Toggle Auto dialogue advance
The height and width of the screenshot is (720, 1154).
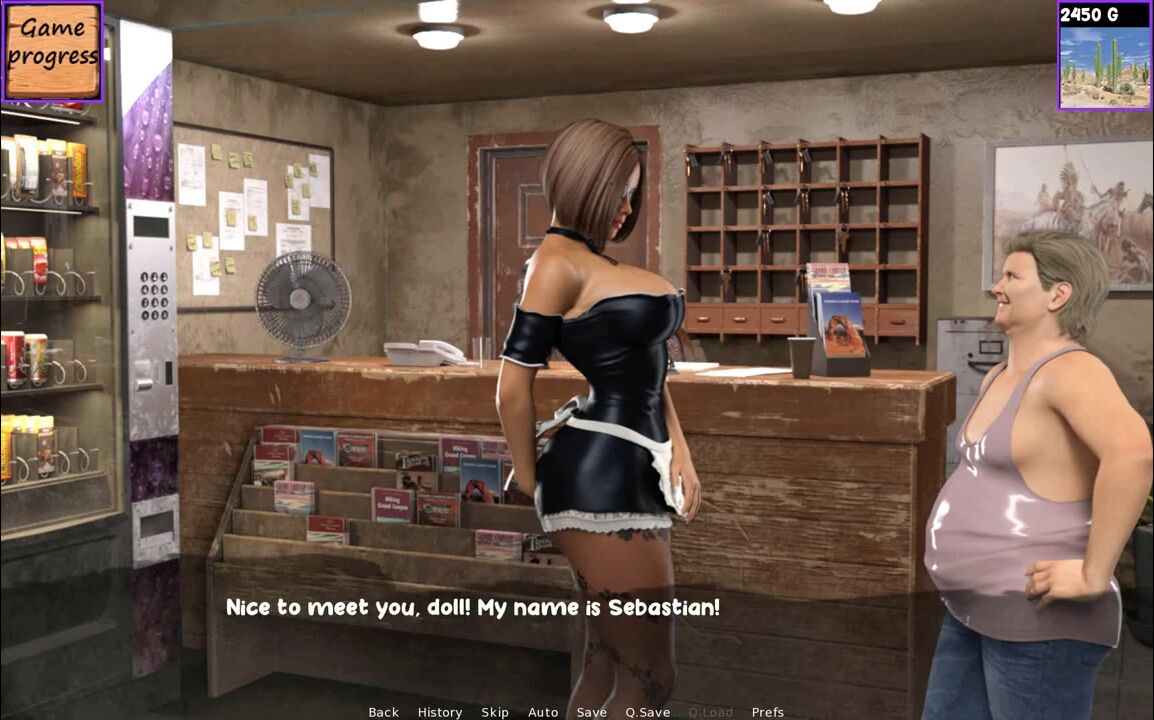(543, 712)
